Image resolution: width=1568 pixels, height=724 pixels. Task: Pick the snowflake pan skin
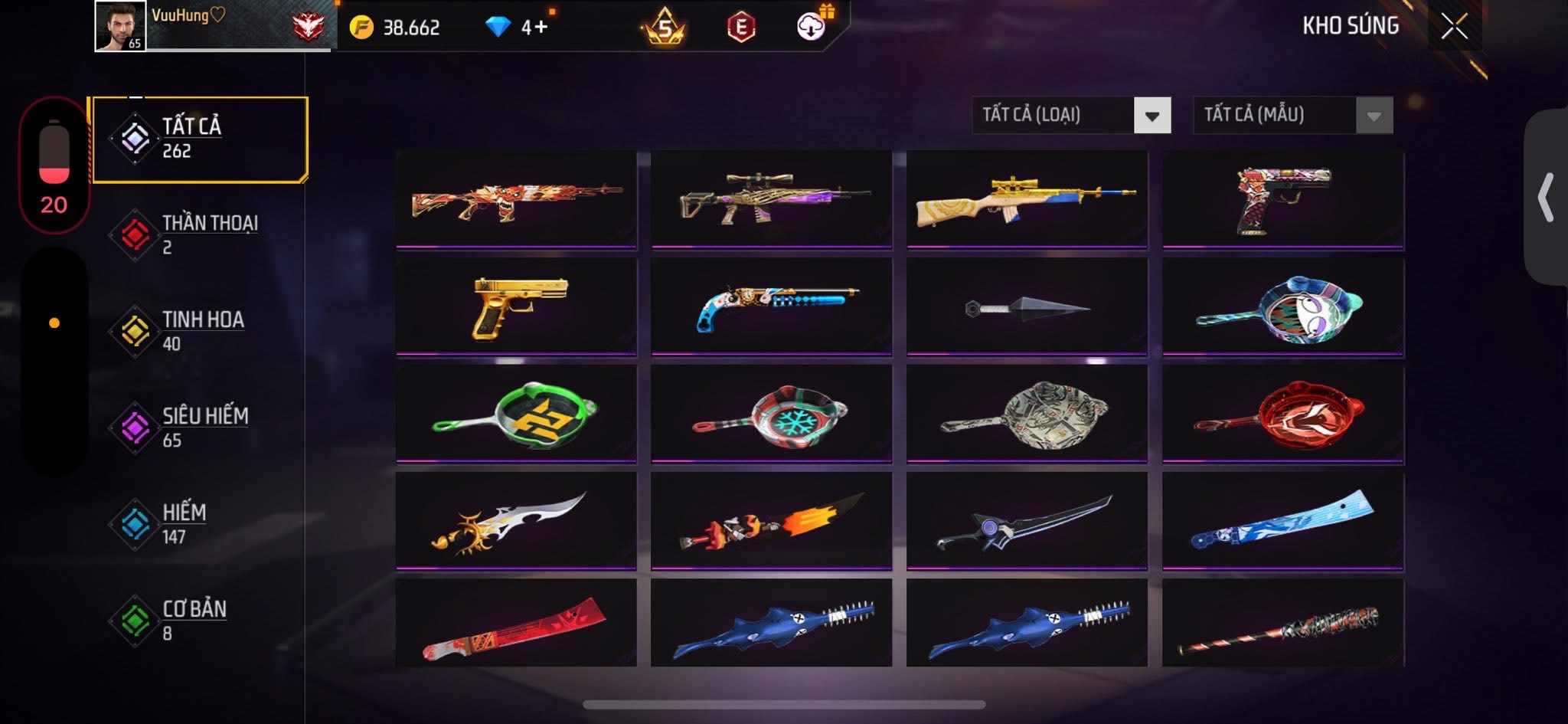(772, 414)
